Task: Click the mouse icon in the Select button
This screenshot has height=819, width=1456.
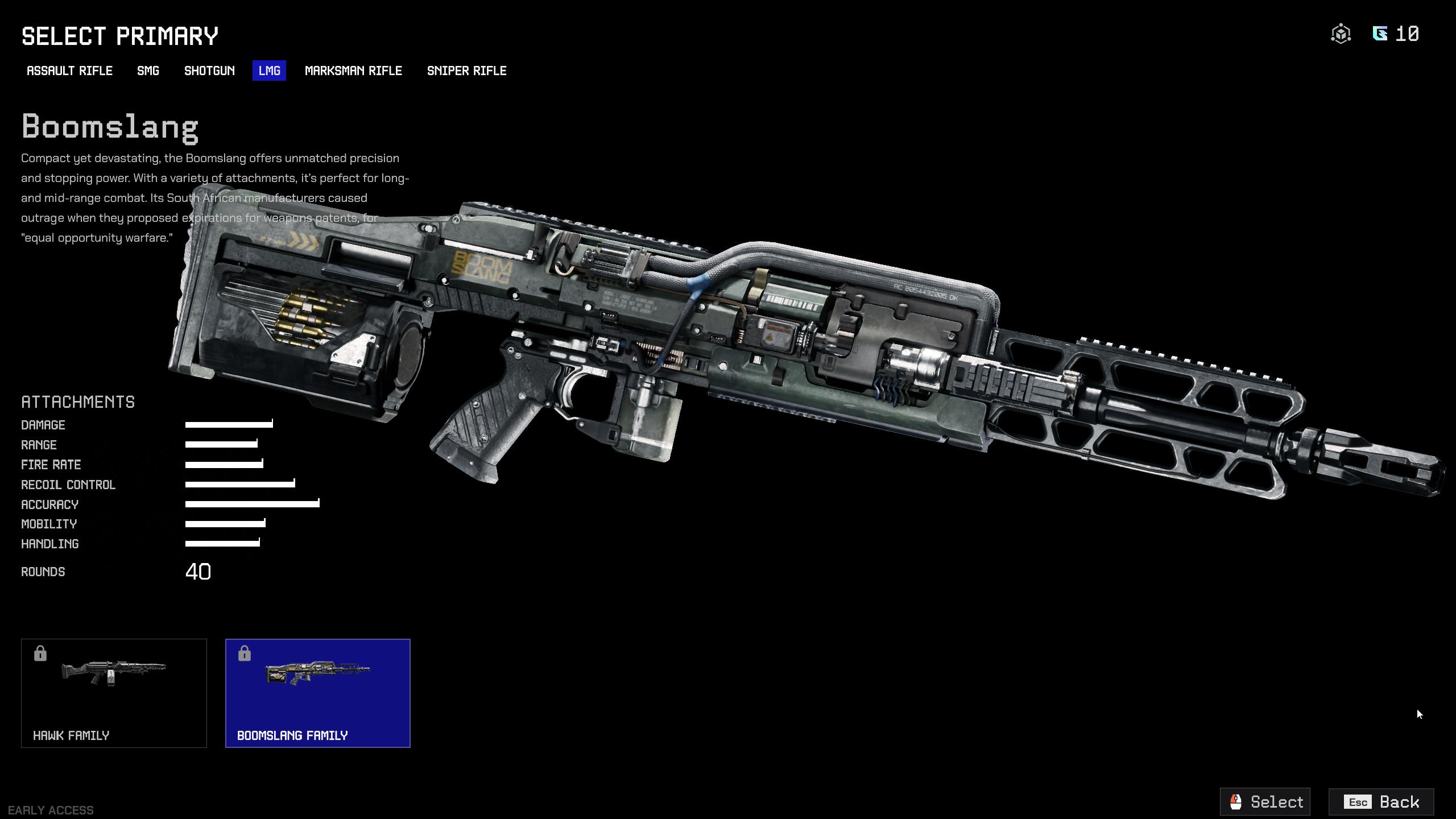Action: pyautogui.click(x=1235, y=801)
